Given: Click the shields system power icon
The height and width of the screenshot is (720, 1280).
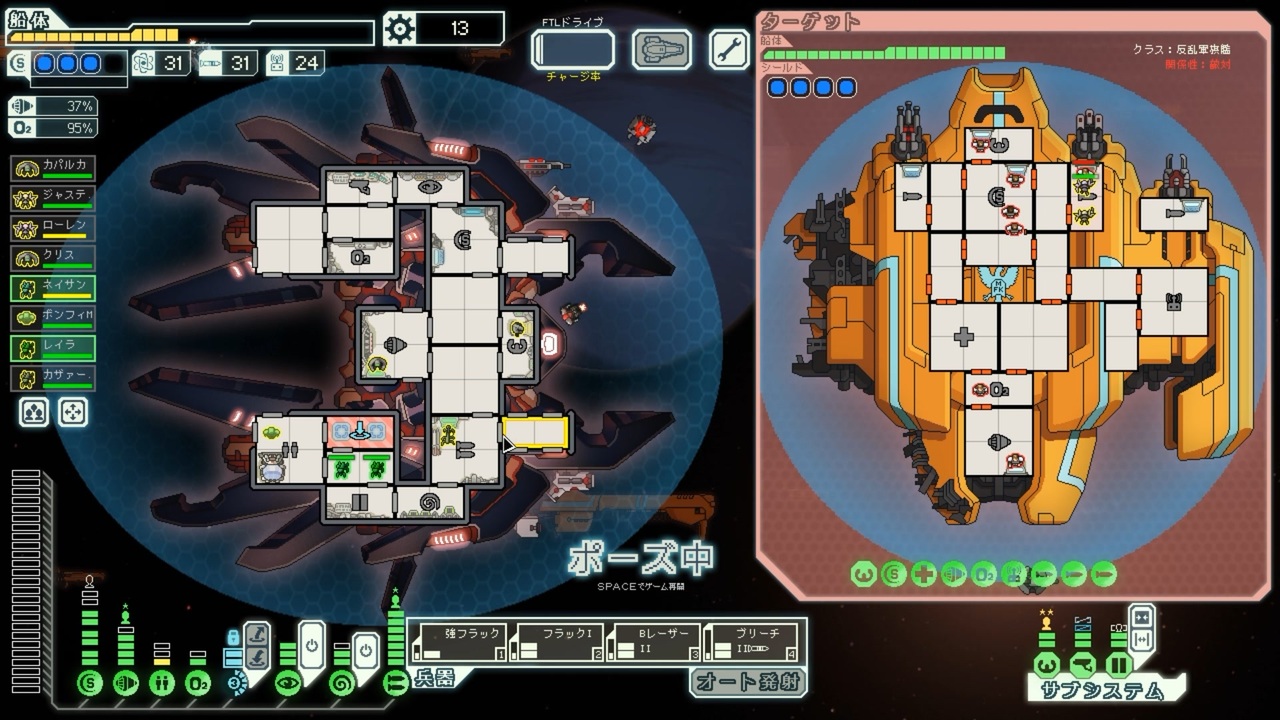Looking at the screenshot, I should point(90,684).
